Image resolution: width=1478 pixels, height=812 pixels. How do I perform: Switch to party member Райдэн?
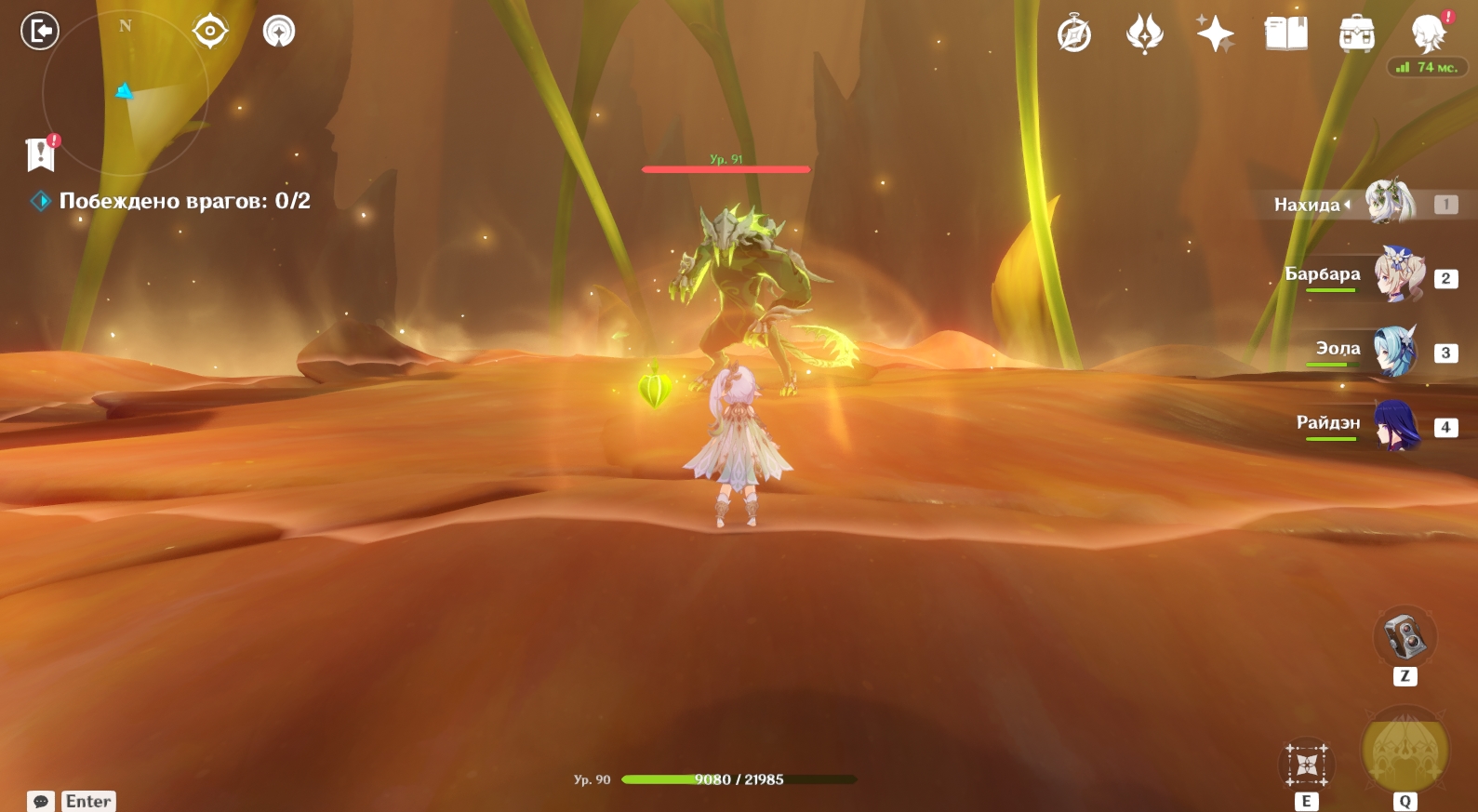point(1396,425)
